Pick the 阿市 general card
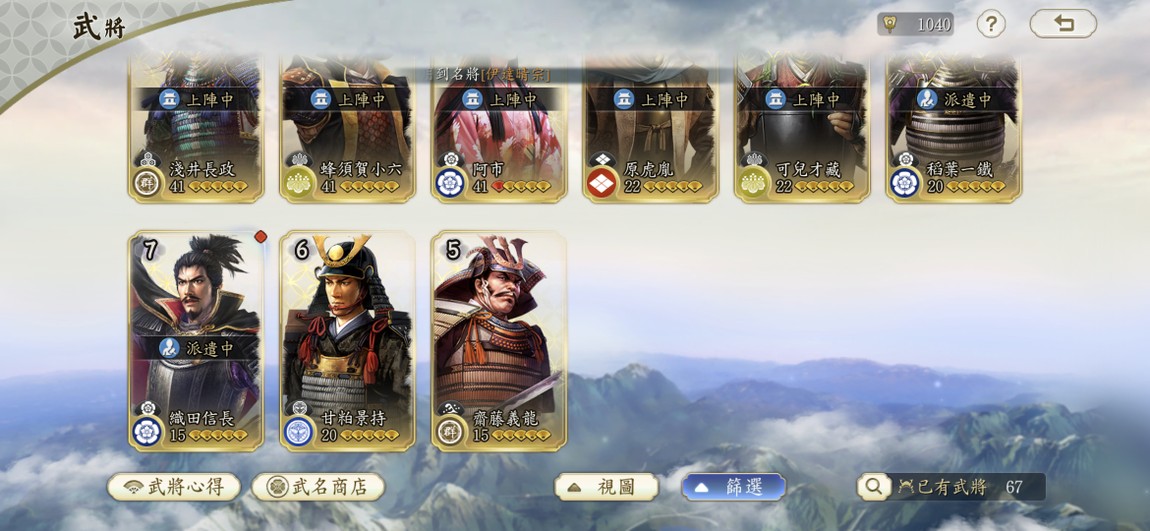1150x531 pixels. [x=499, y=130]
